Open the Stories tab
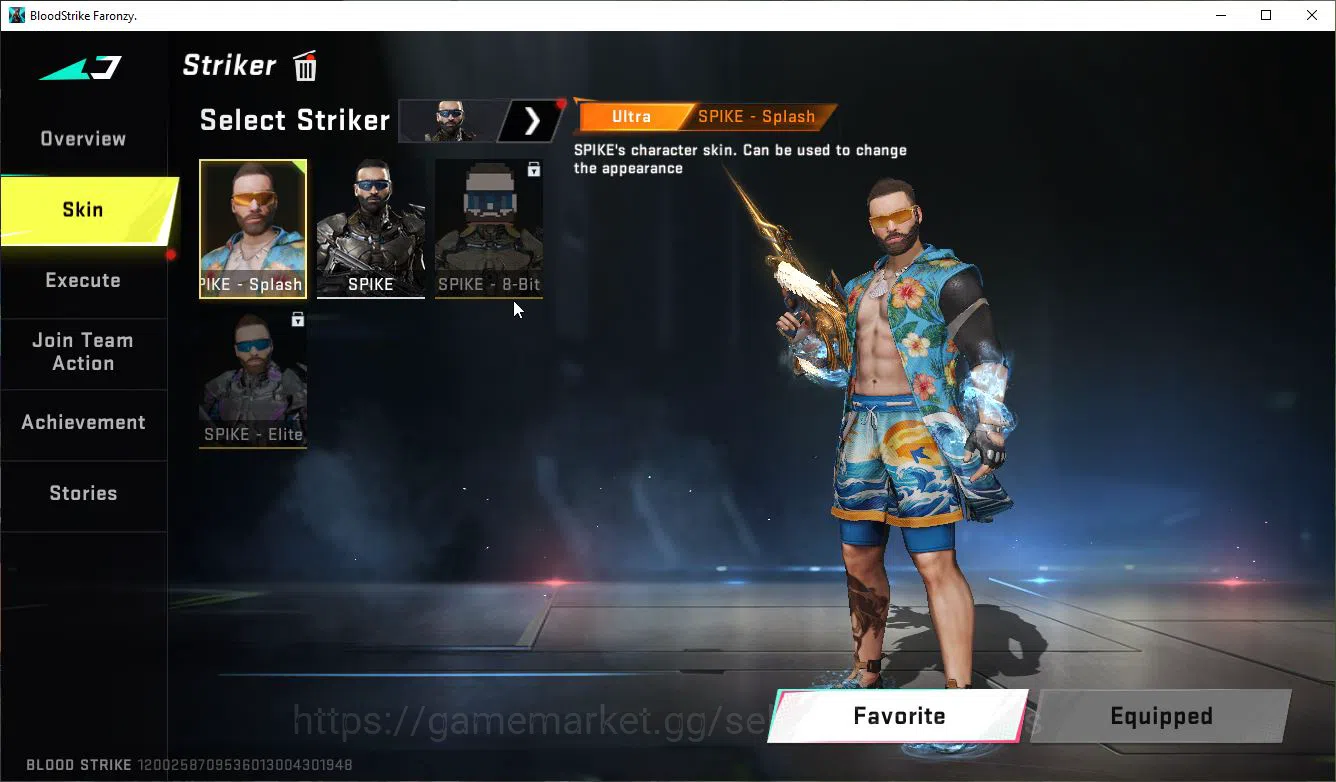 pos(83,492)
